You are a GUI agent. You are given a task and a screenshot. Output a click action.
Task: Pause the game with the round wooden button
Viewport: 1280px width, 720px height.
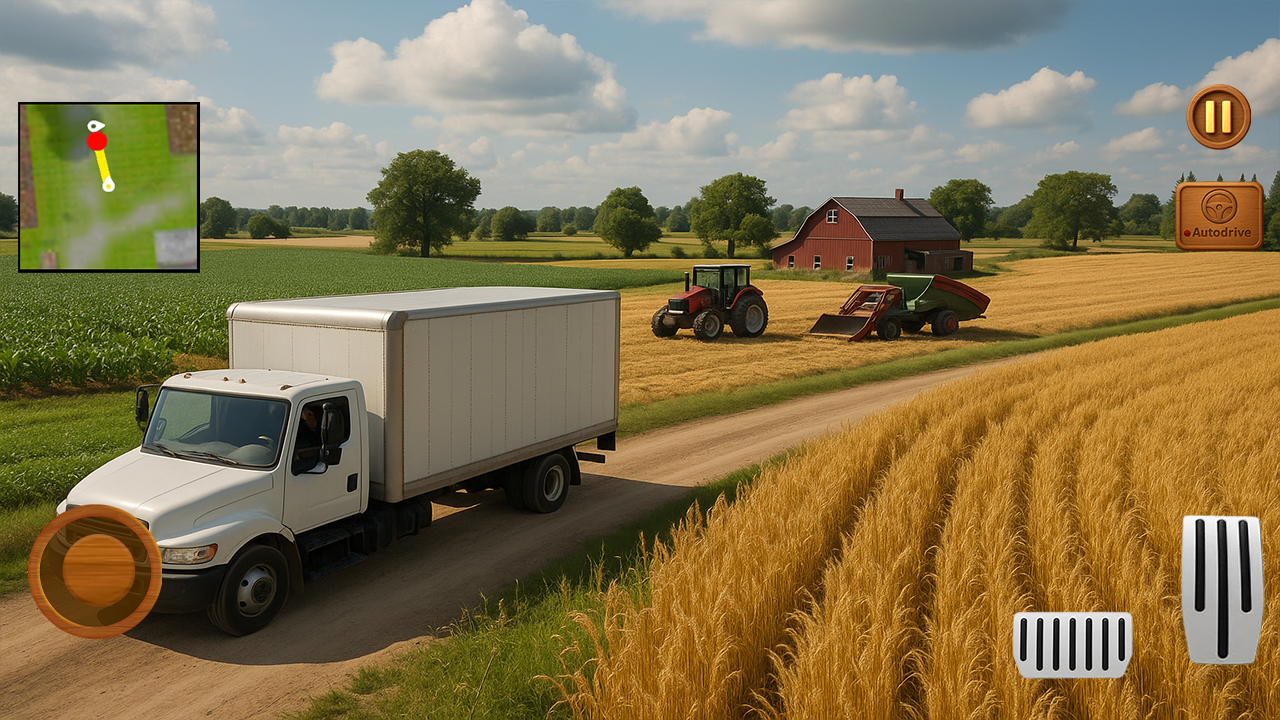(1220, 117)
